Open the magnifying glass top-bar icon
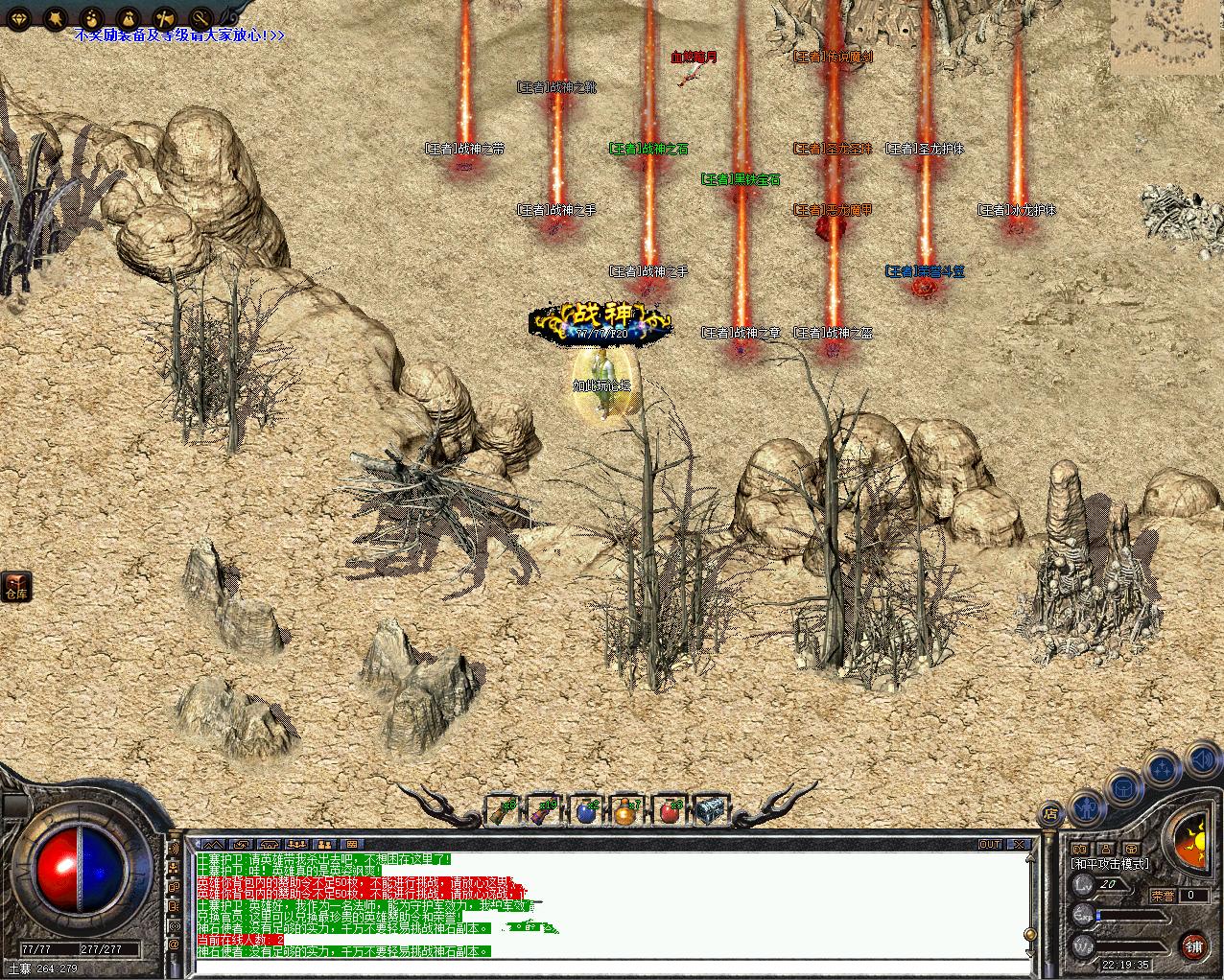Viewport: 1224px width, 980px height. coord(200,18)
